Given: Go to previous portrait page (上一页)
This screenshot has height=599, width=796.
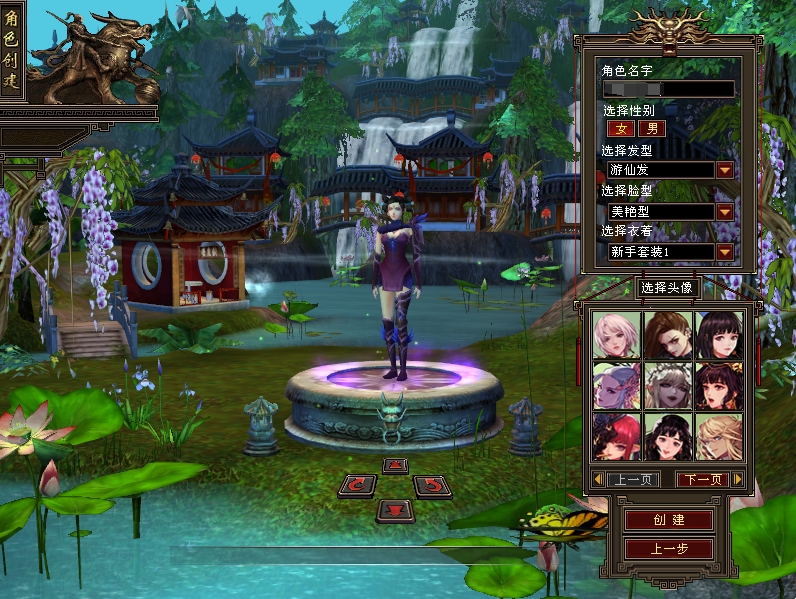Looking at the screenshot, I should pos(632,480).
